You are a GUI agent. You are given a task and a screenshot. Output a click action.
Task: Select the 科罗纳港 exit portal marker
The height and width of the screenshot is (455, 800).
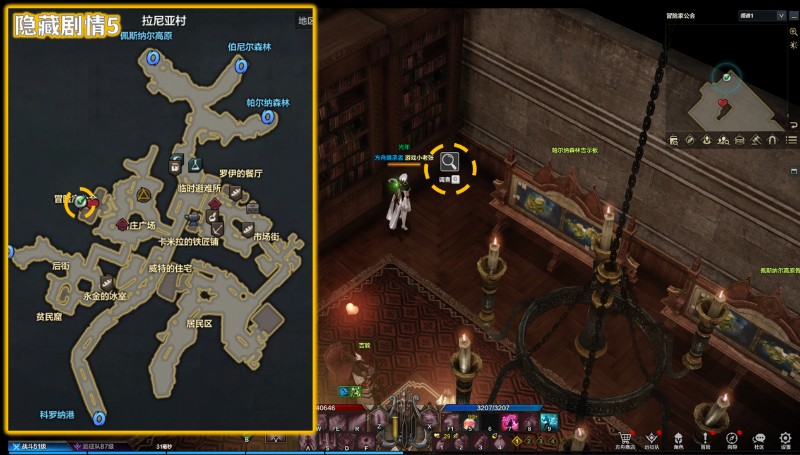[x=98, y=418]
